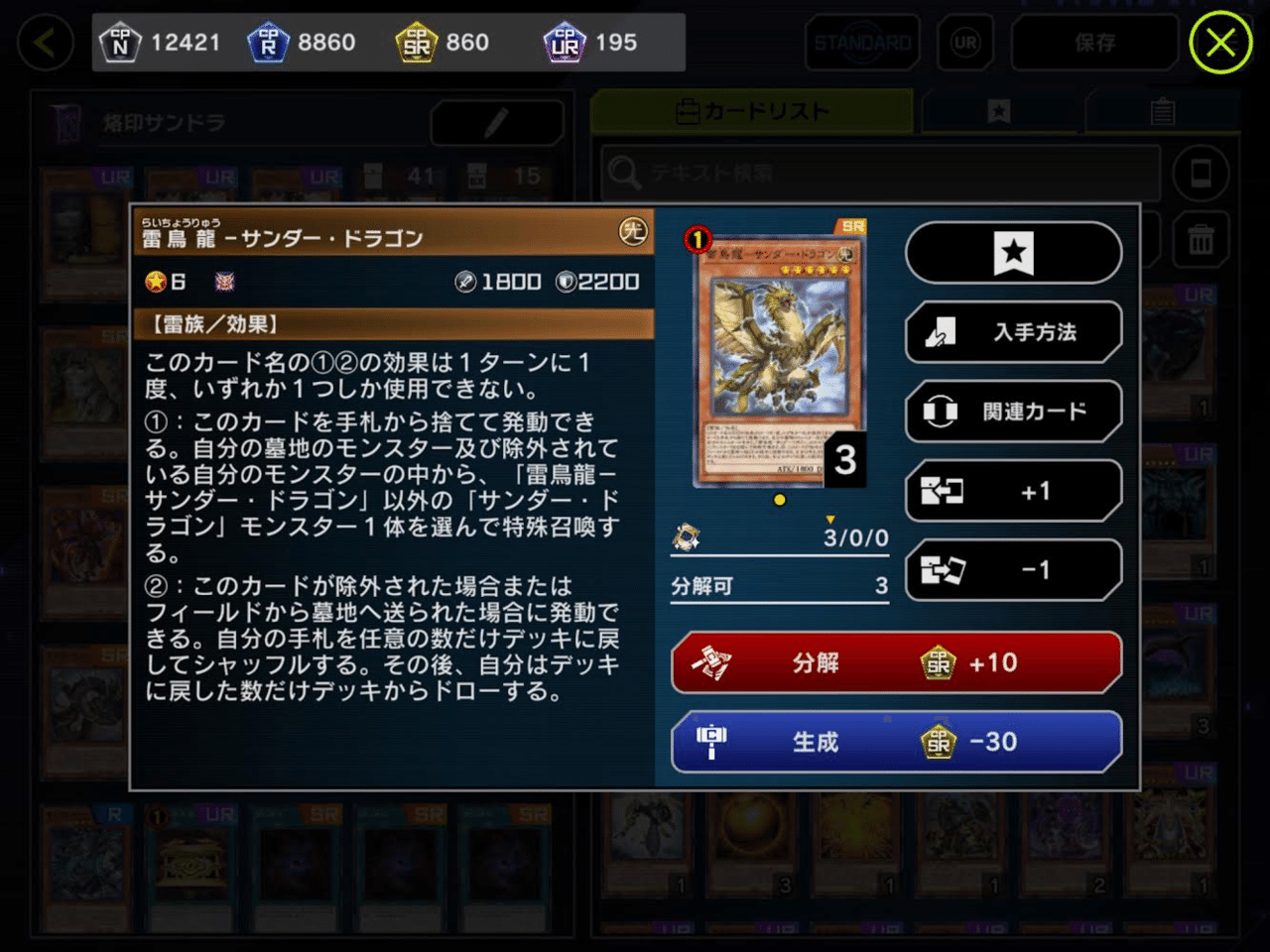The image size is (1270, 952).
Task: Click the CP-UR point icon showing 195
Action: click(x=566, y=43)
